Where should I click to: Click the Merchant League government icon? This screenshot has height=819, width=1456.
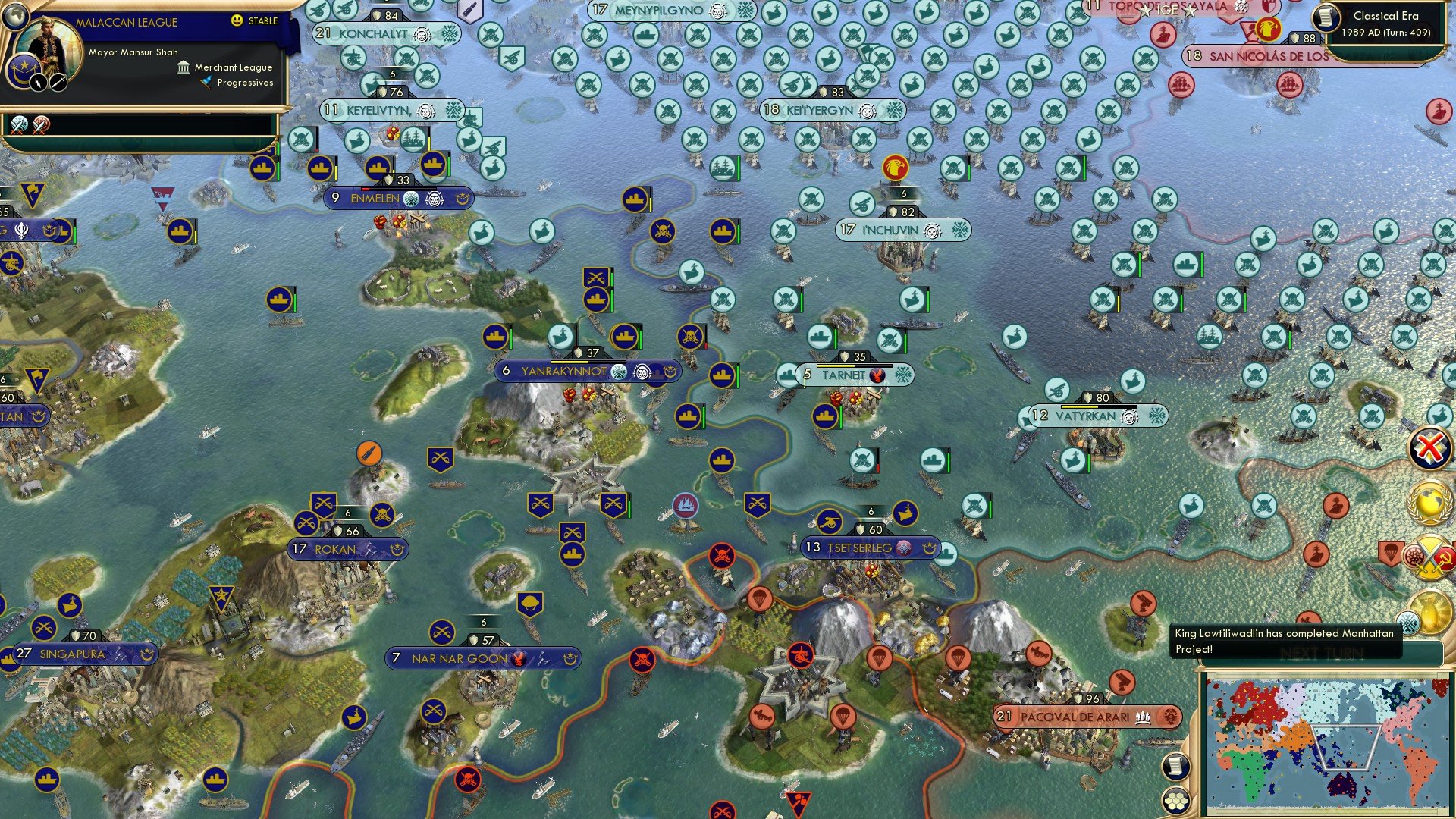click(184, 69)
